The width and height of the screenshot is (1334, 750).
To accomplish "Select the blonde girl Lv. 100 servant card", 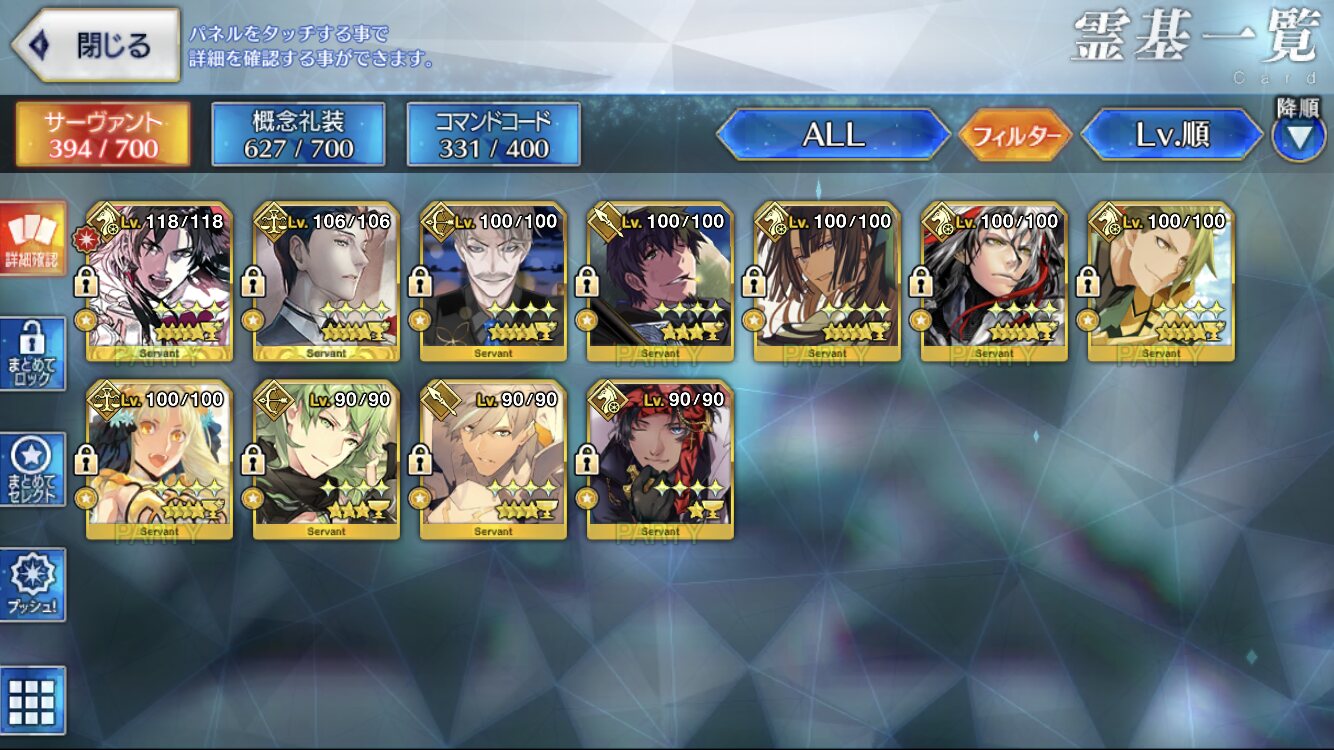I will point(160,459).
